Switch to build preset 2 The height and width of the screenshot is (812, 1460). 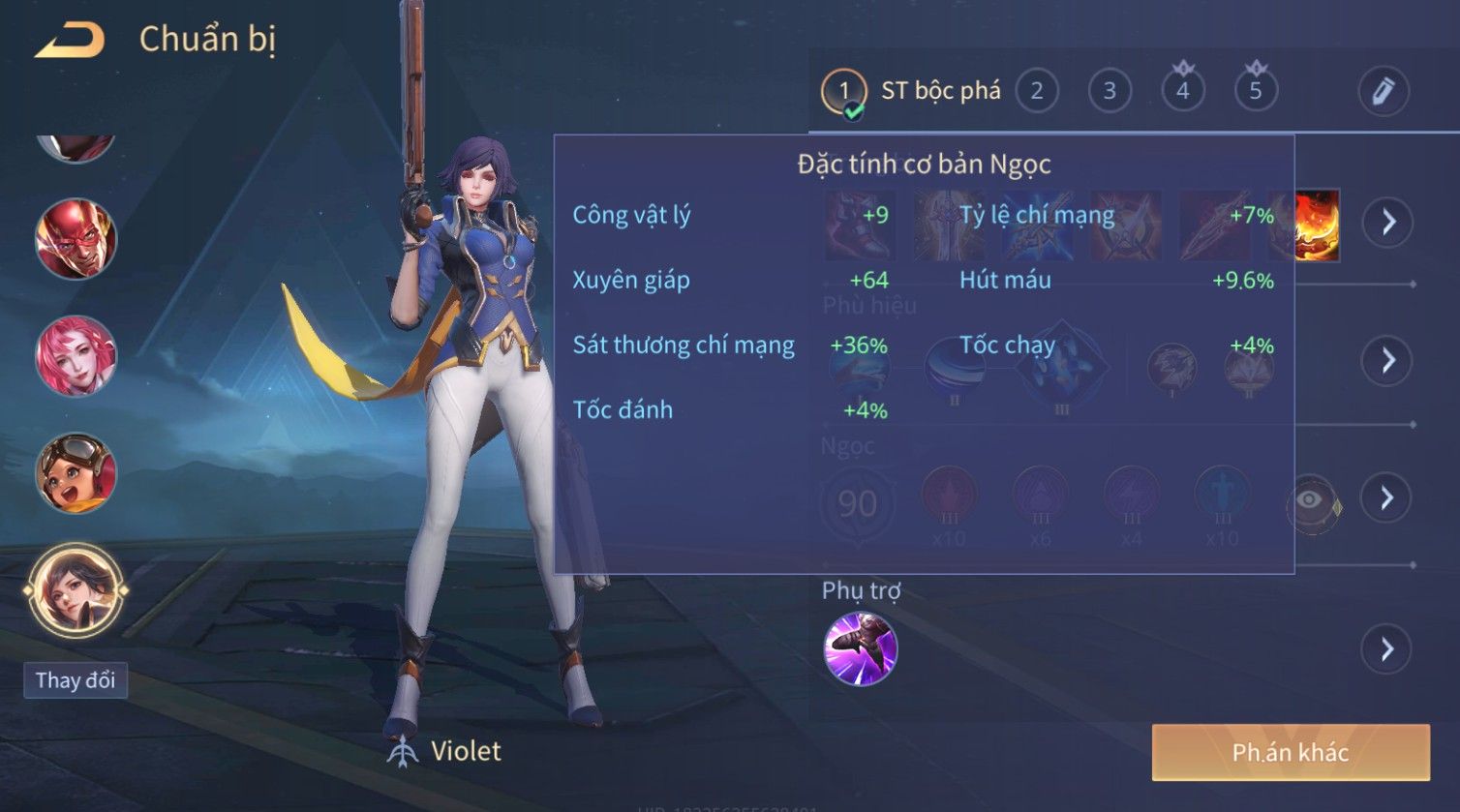click(1036, 92)
